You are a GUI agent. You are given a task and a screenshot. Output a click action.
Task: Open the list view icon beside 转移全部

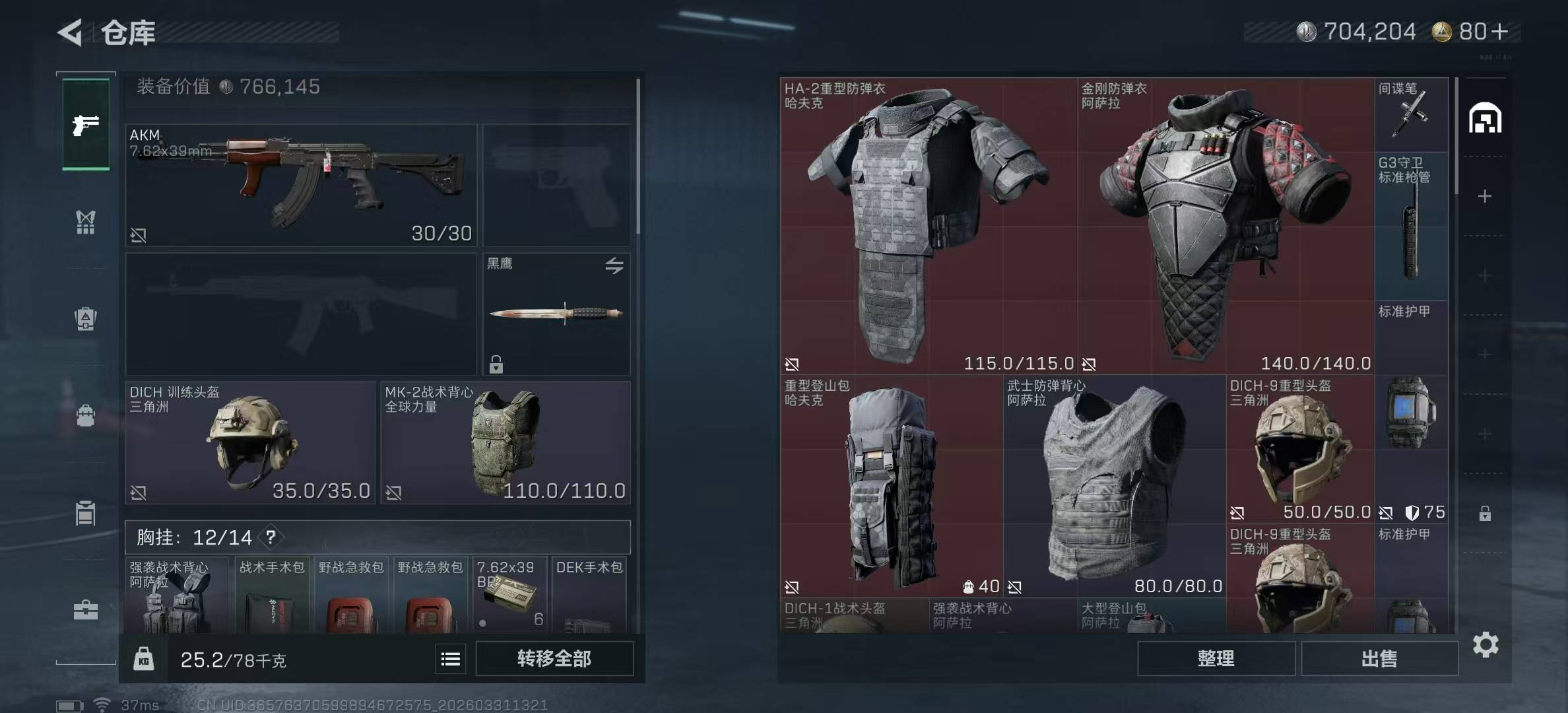pyautogui.click(x=451, y=659)
